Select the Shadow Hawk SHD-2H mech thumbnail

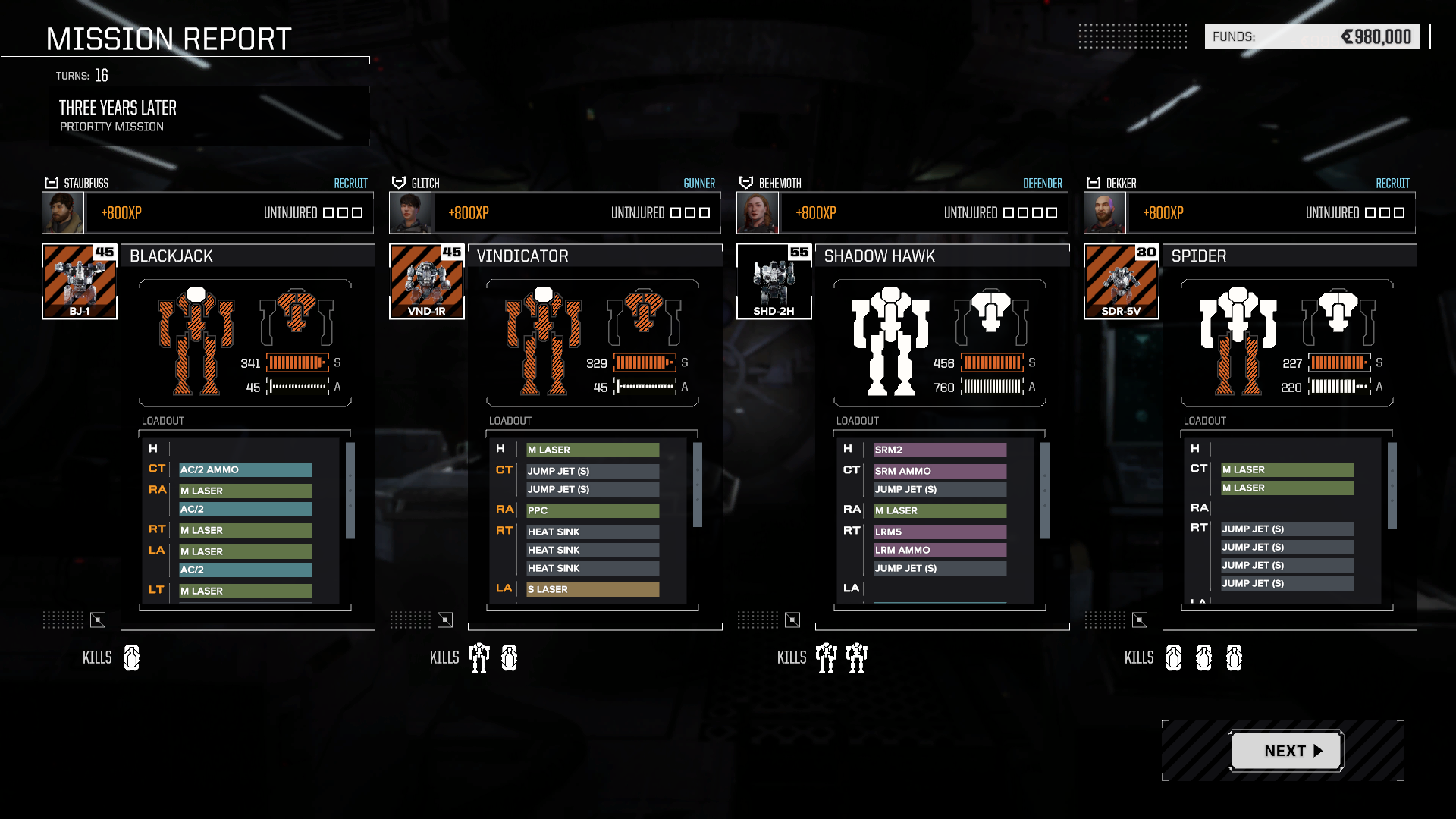click(x=774, y=282)
